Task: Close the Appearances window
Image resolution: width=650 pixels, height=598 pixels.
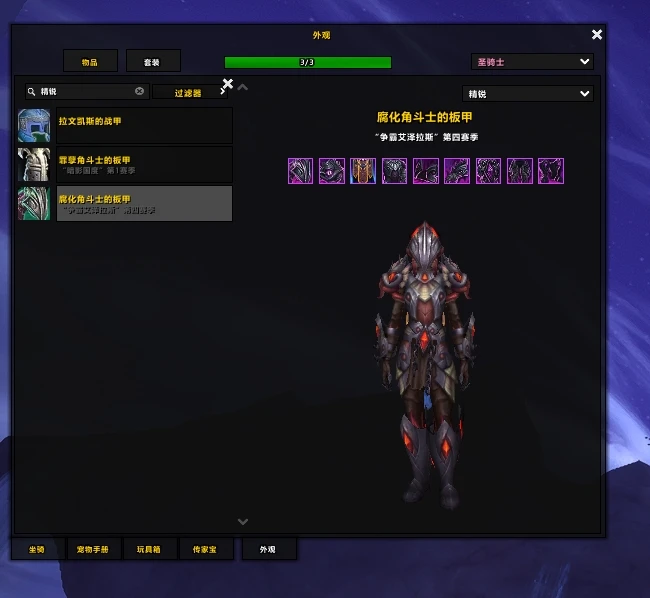Action: (x=597, y=35)
